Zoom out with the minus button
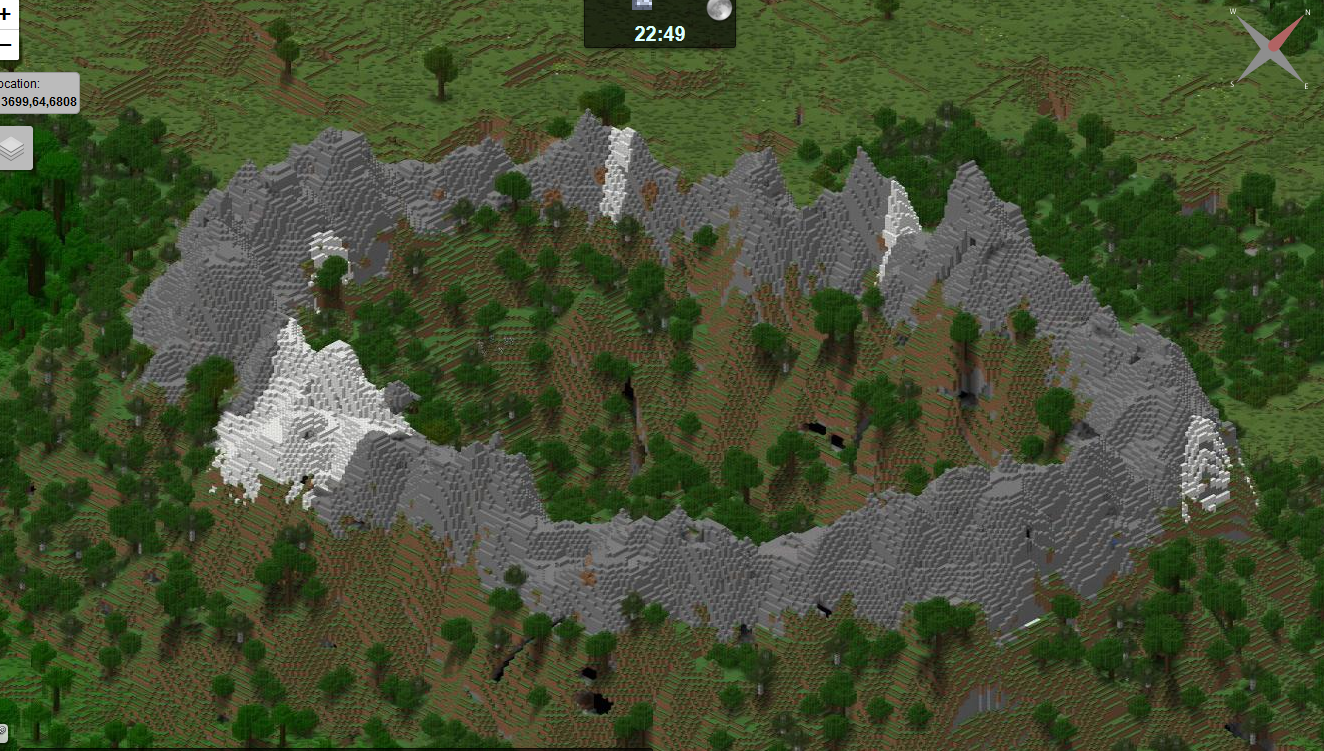This screenshot has width=1324, height=751. point(5,45)
